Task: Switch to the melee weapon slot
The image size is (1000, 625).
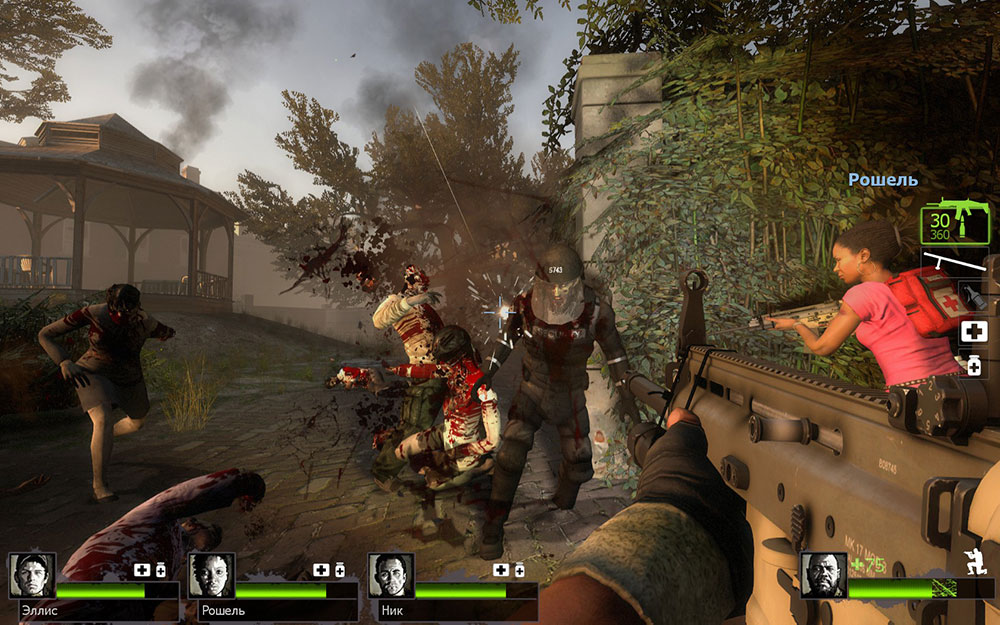Action: click(956, 264)
